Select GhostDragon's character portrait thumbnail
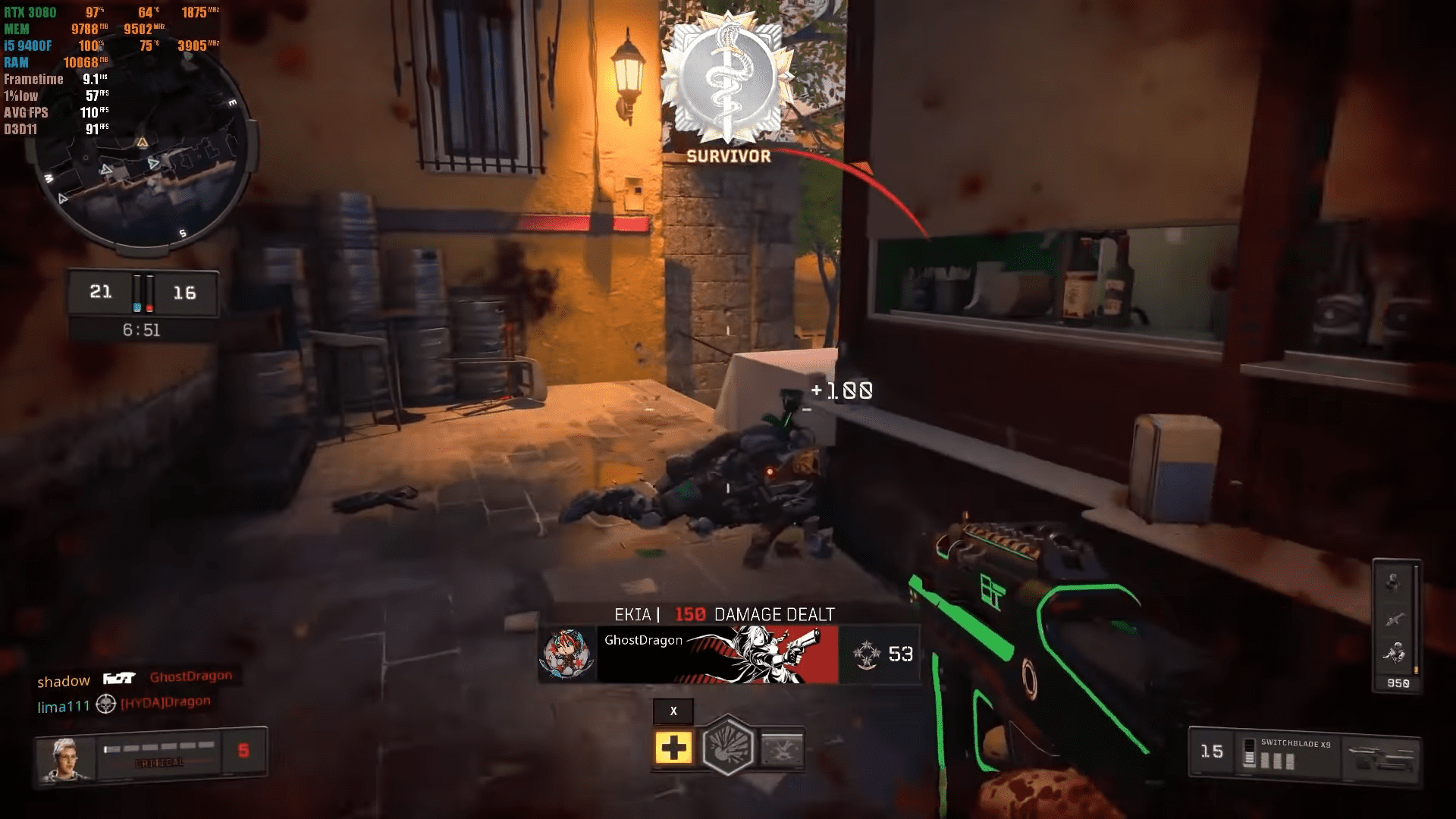1456x819 pixels. 568,654
